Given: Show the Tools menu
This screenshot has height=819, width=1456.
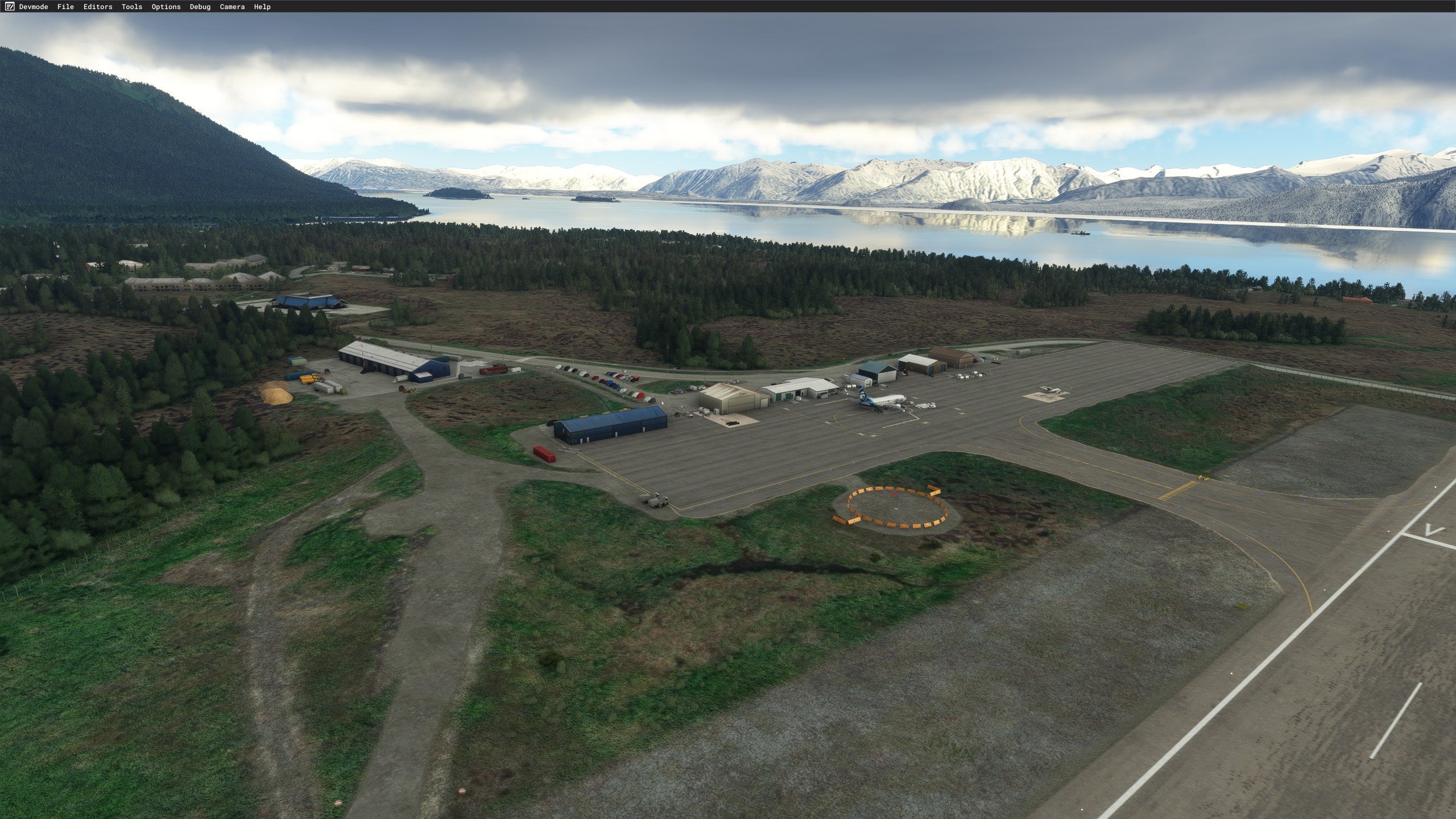Looking at the screenshot, I should [132, 7].
